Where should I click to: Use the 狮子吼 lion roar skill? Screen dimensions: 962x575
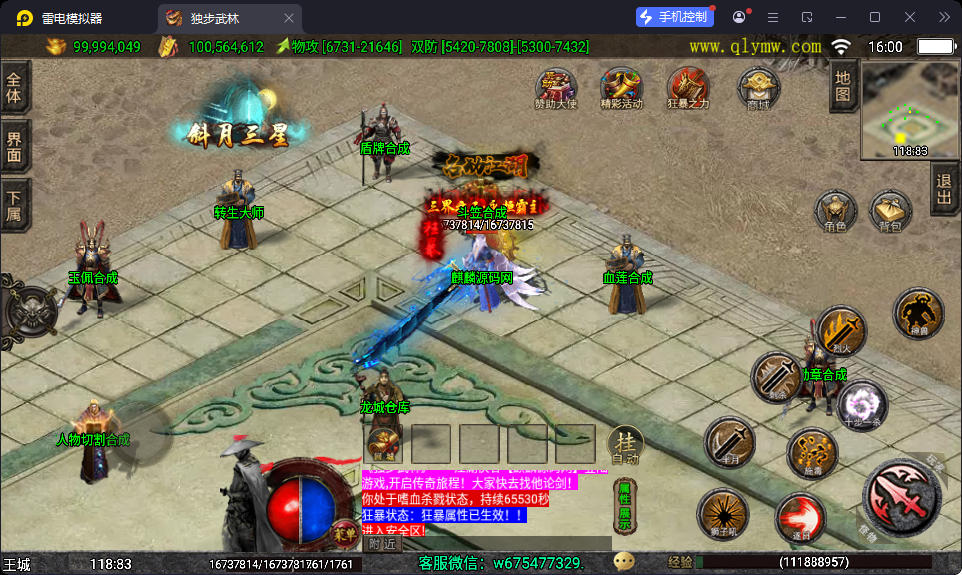722,514
